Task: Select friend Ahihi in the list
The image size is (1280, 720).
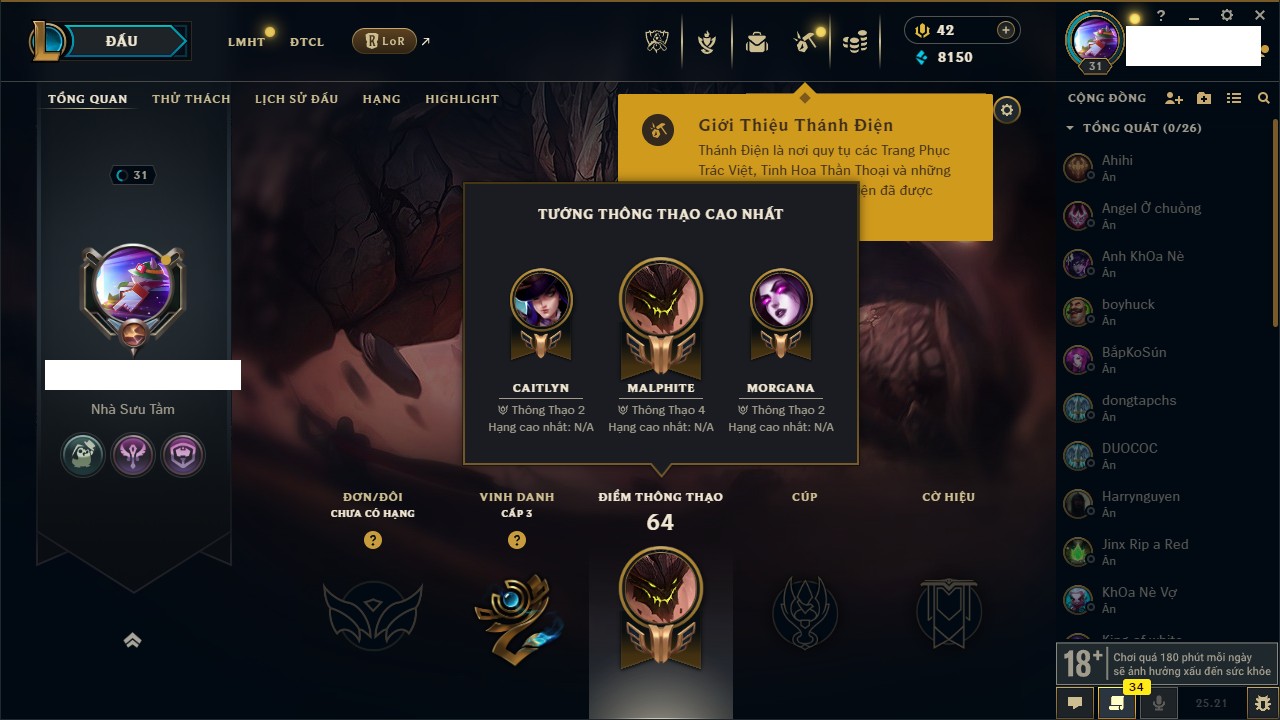Action: [x=1117, y=167]
